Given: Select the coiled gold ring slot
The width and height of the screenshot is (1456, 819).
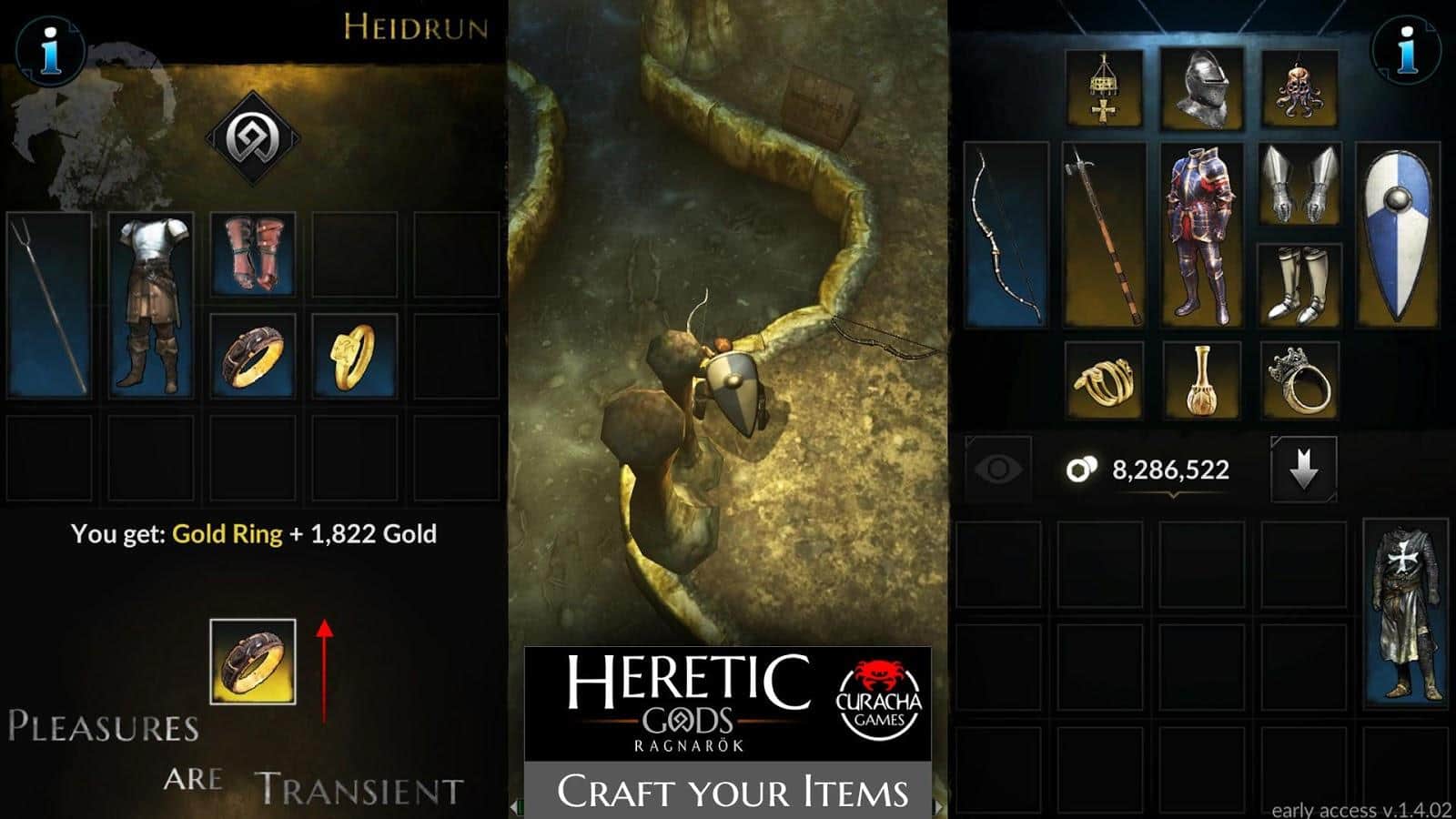Looking at the screenshot, I should tap(1104, 380).
